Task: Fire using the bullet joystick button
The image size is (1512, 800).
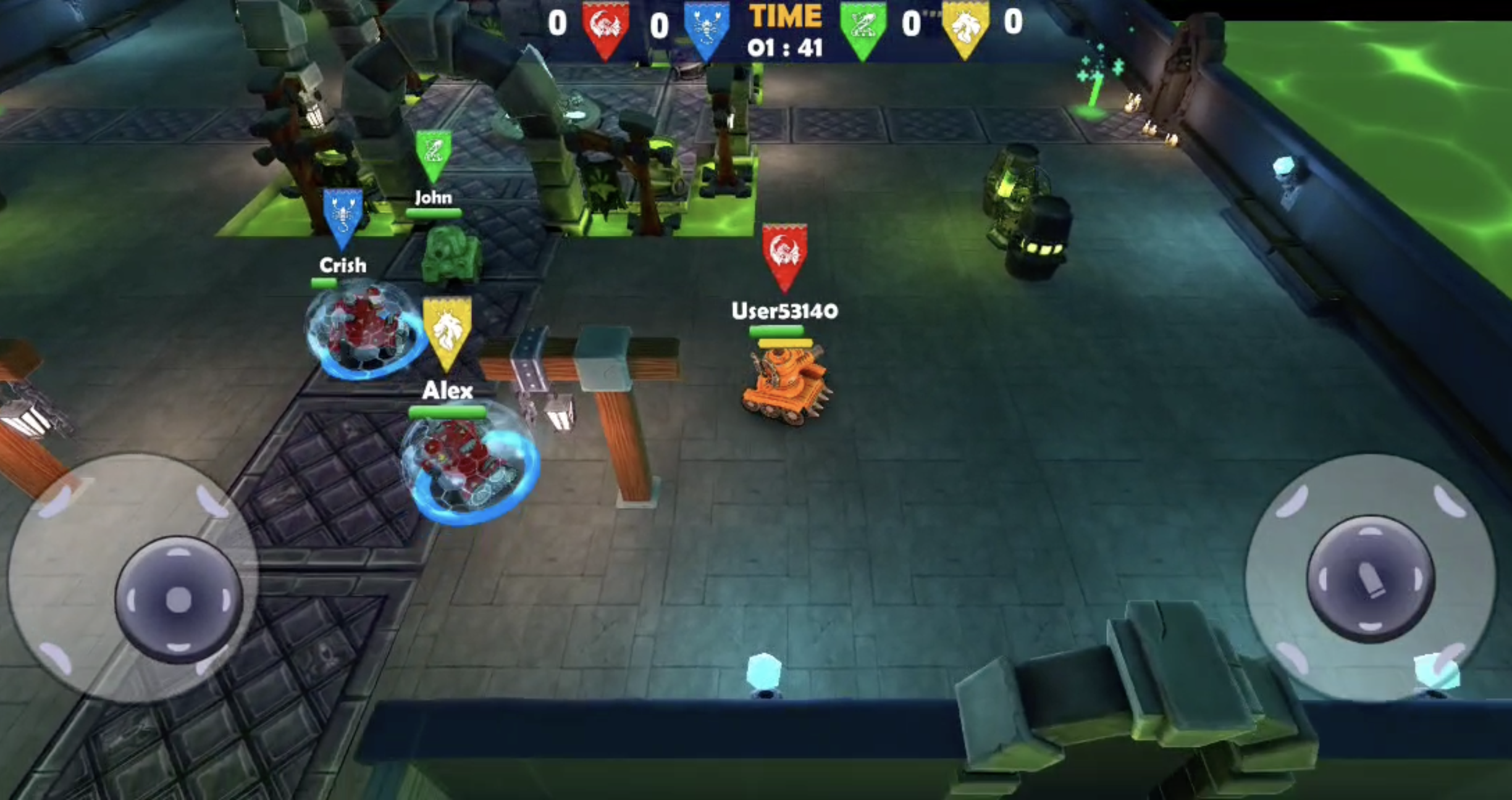Action: tap(1370, 579)
